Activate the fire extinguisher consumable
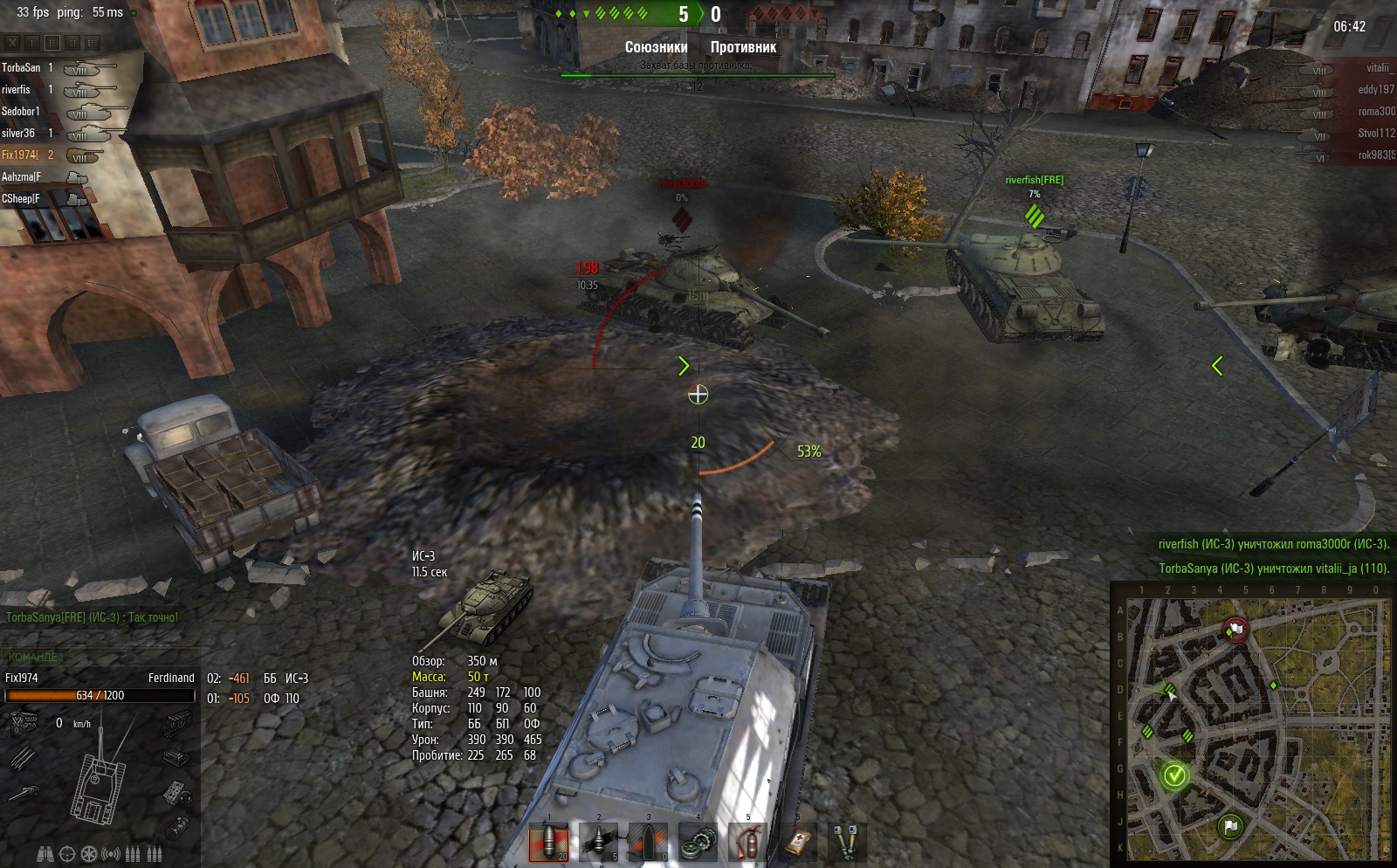The width and height of the screenshot is (1397, 868). (747, 842)
